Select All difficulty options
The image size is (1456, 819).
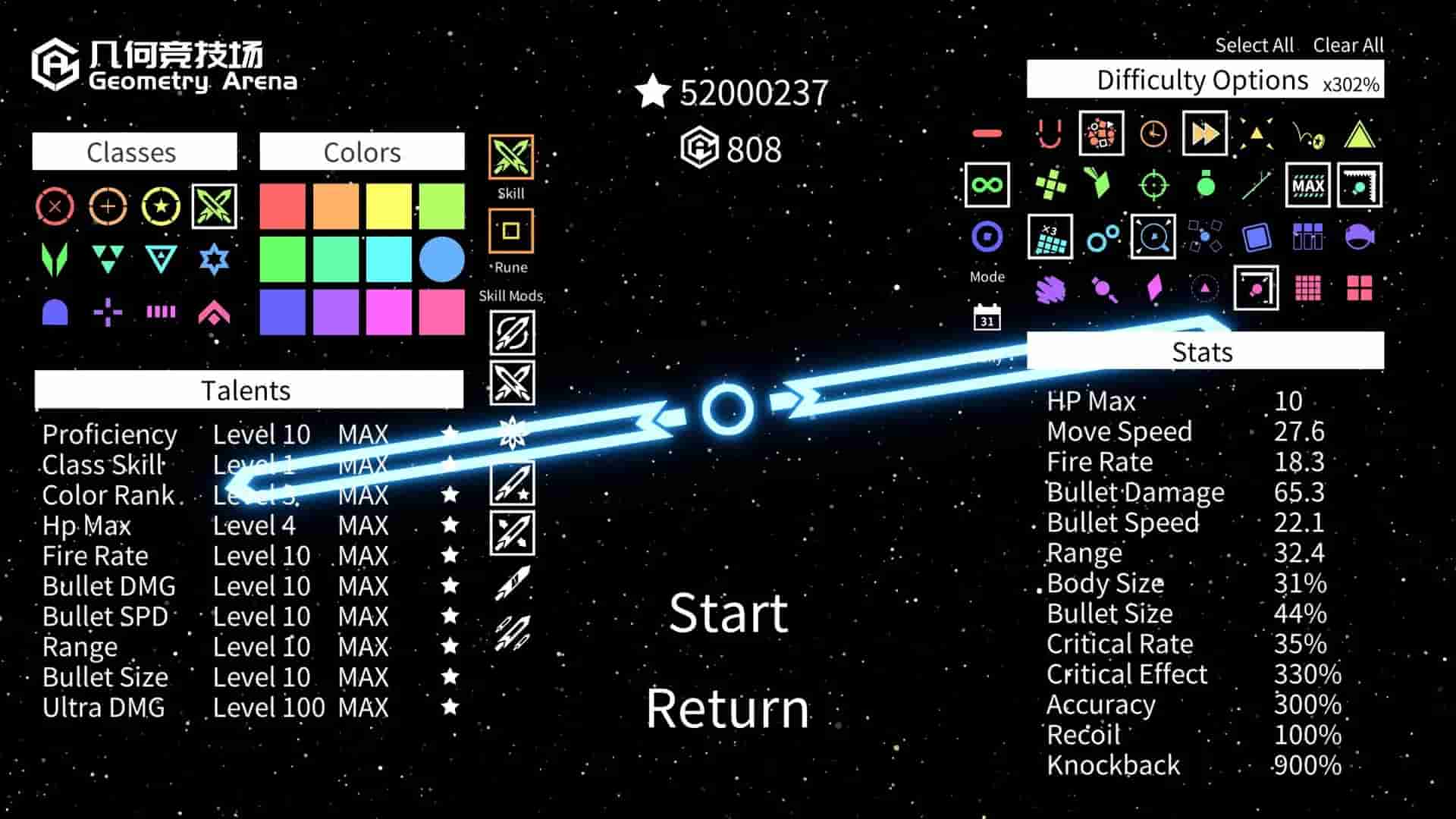point(1254,45)
